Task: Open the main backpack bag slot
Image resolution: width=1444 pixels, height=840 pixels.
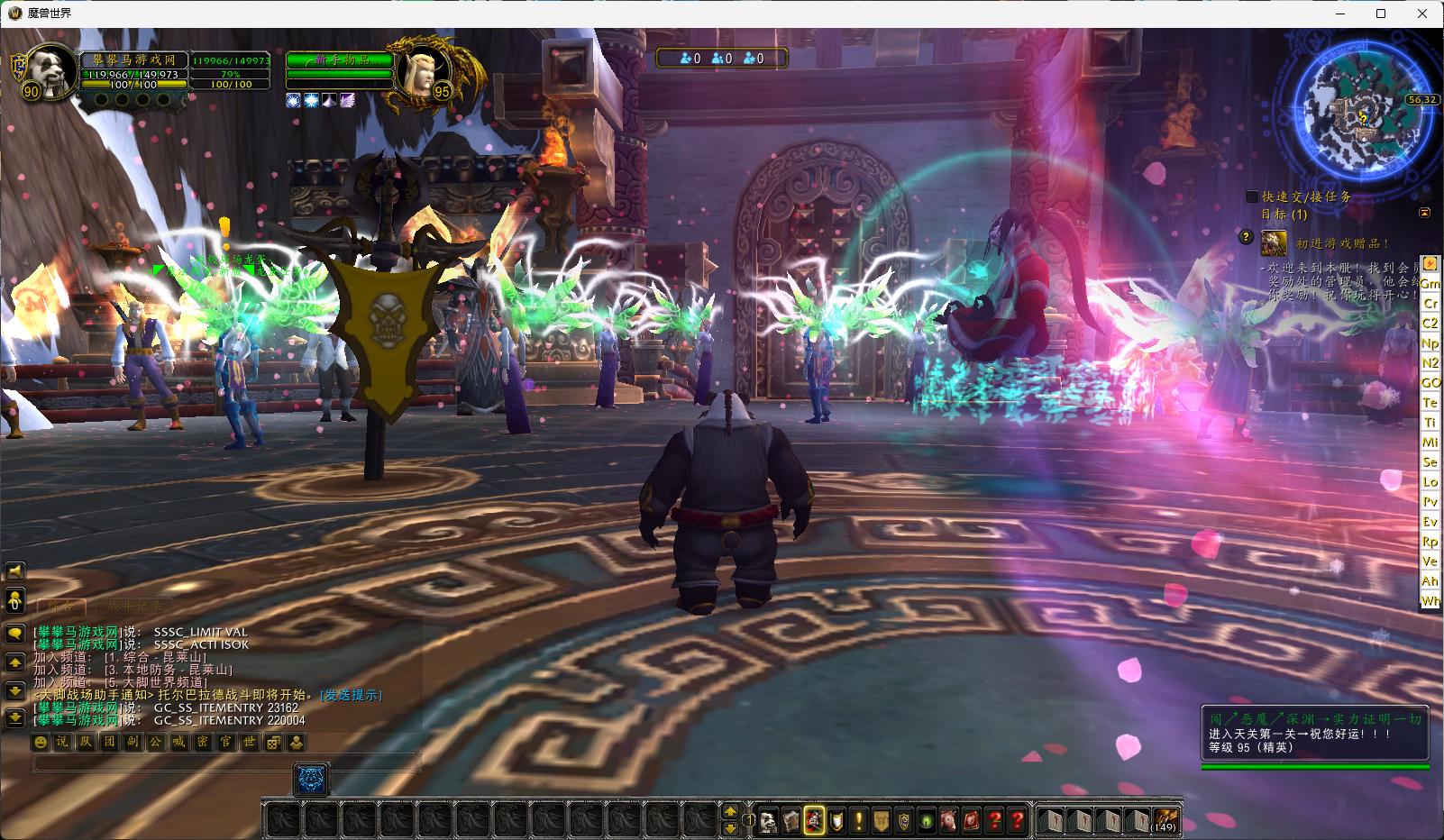Action: 1166,821
